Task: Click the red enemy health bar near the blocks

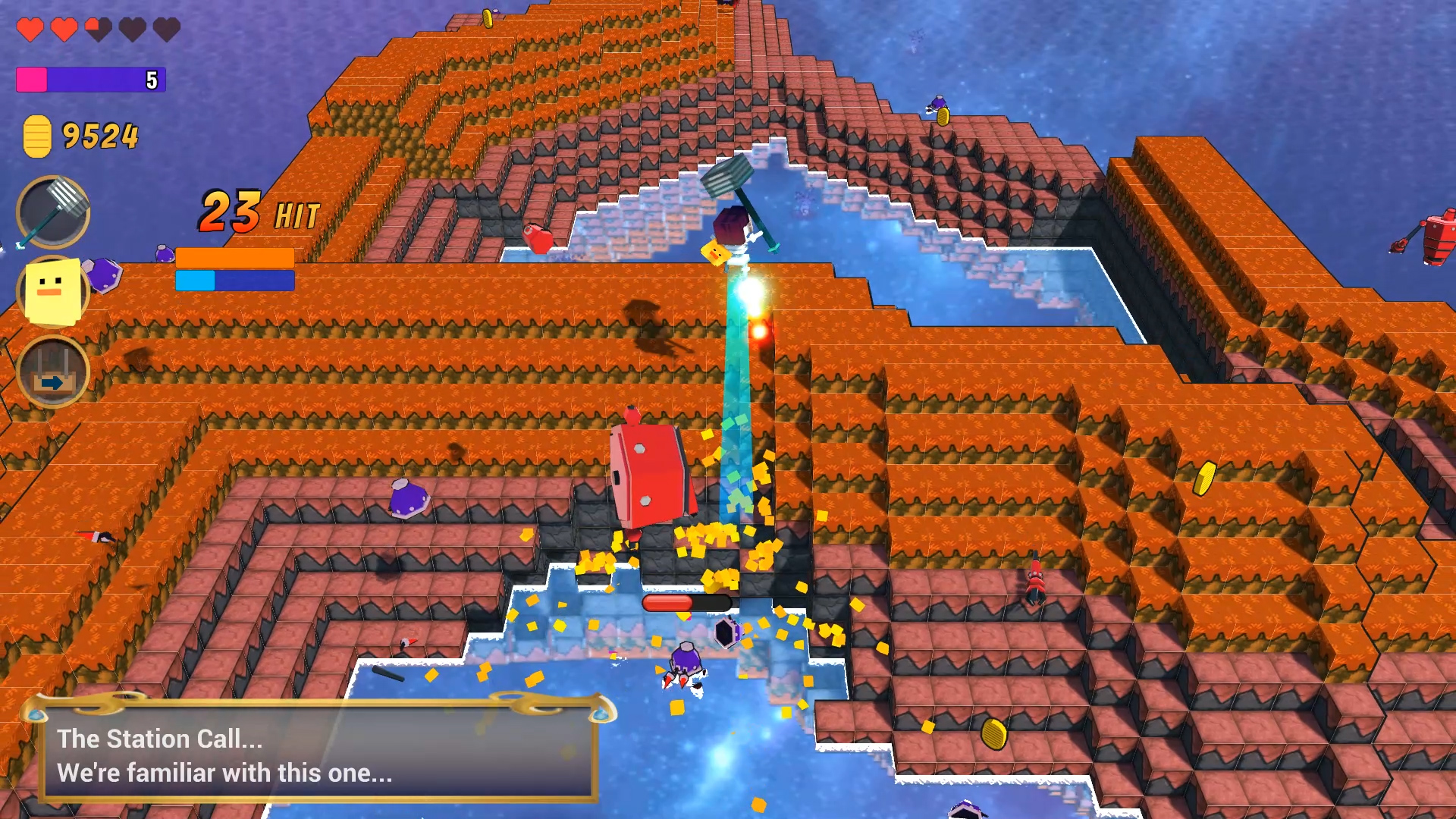Action: point(686,603)
